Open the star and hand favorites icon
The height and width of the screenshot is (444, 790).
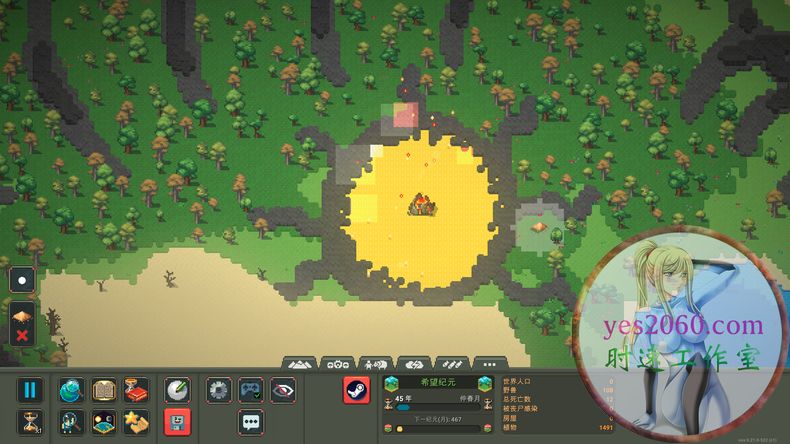[x=136, y=421]
